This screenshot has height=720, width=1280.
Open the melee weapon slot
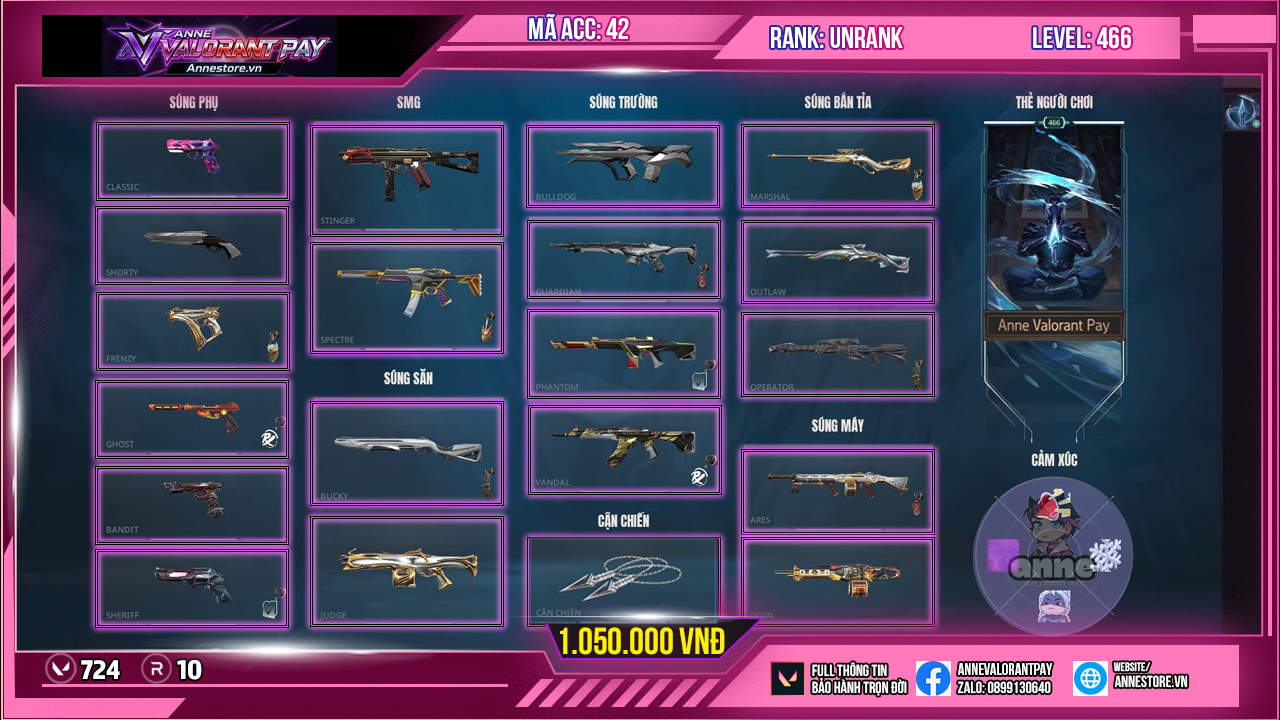click(x=623, y=580)
